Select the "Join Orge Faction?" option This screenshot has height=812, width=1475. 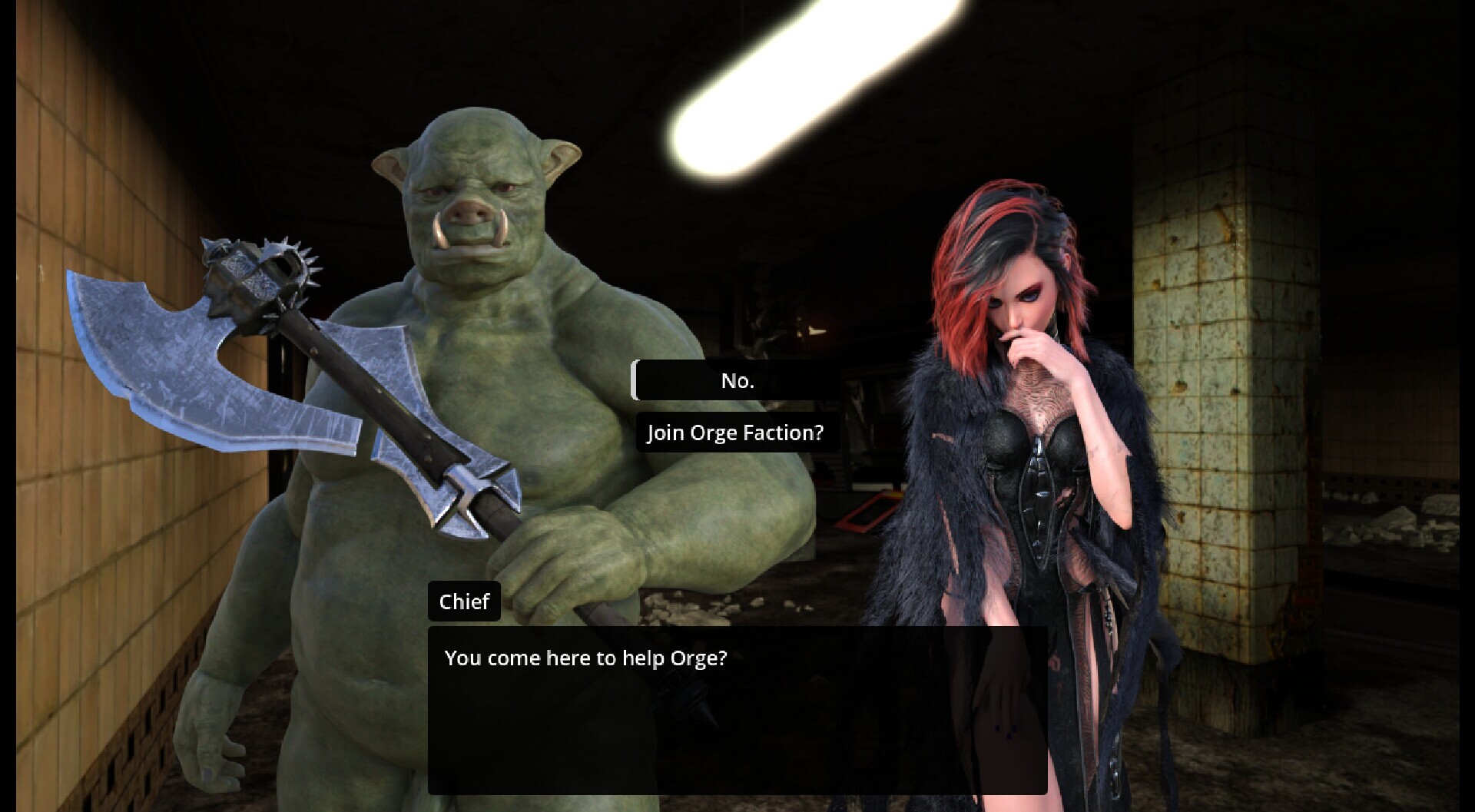(735, 433)
